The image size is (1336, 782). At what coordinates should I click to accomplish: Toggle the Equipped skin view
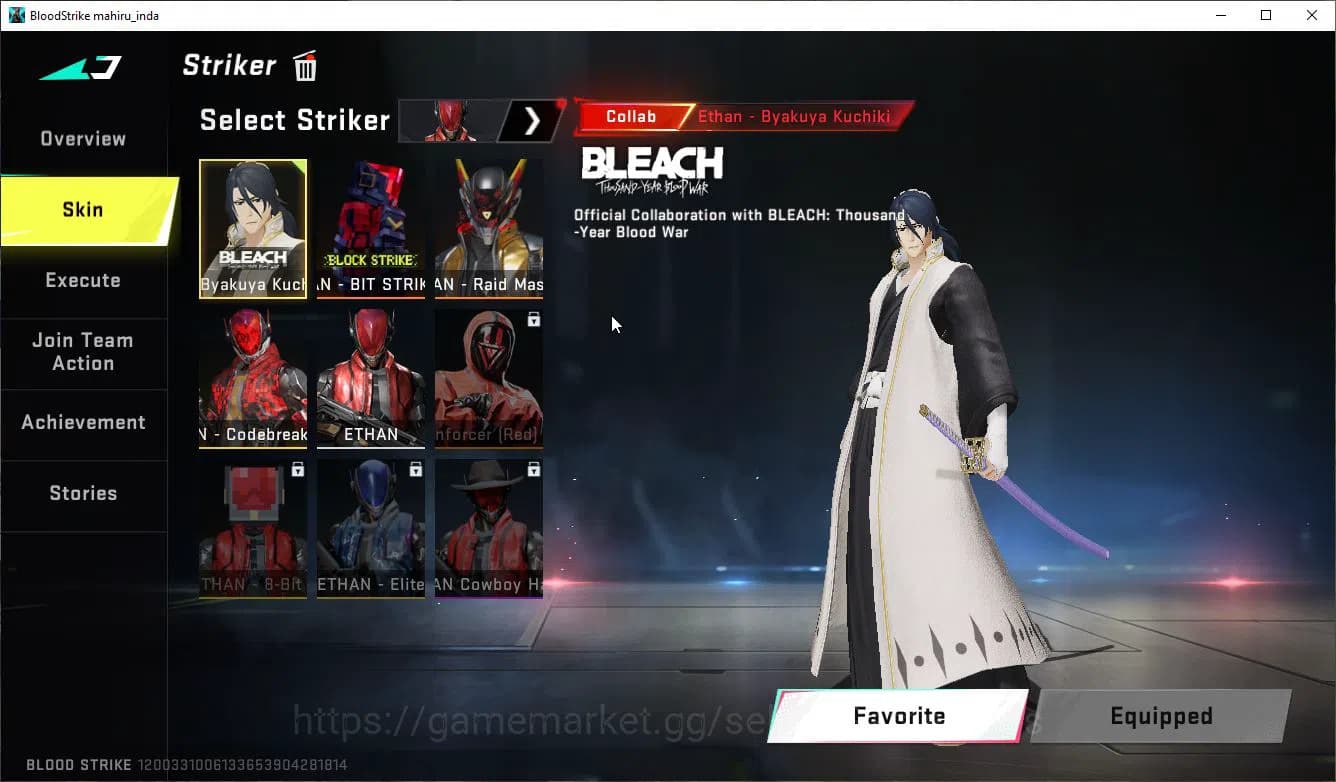[1160, 716]
